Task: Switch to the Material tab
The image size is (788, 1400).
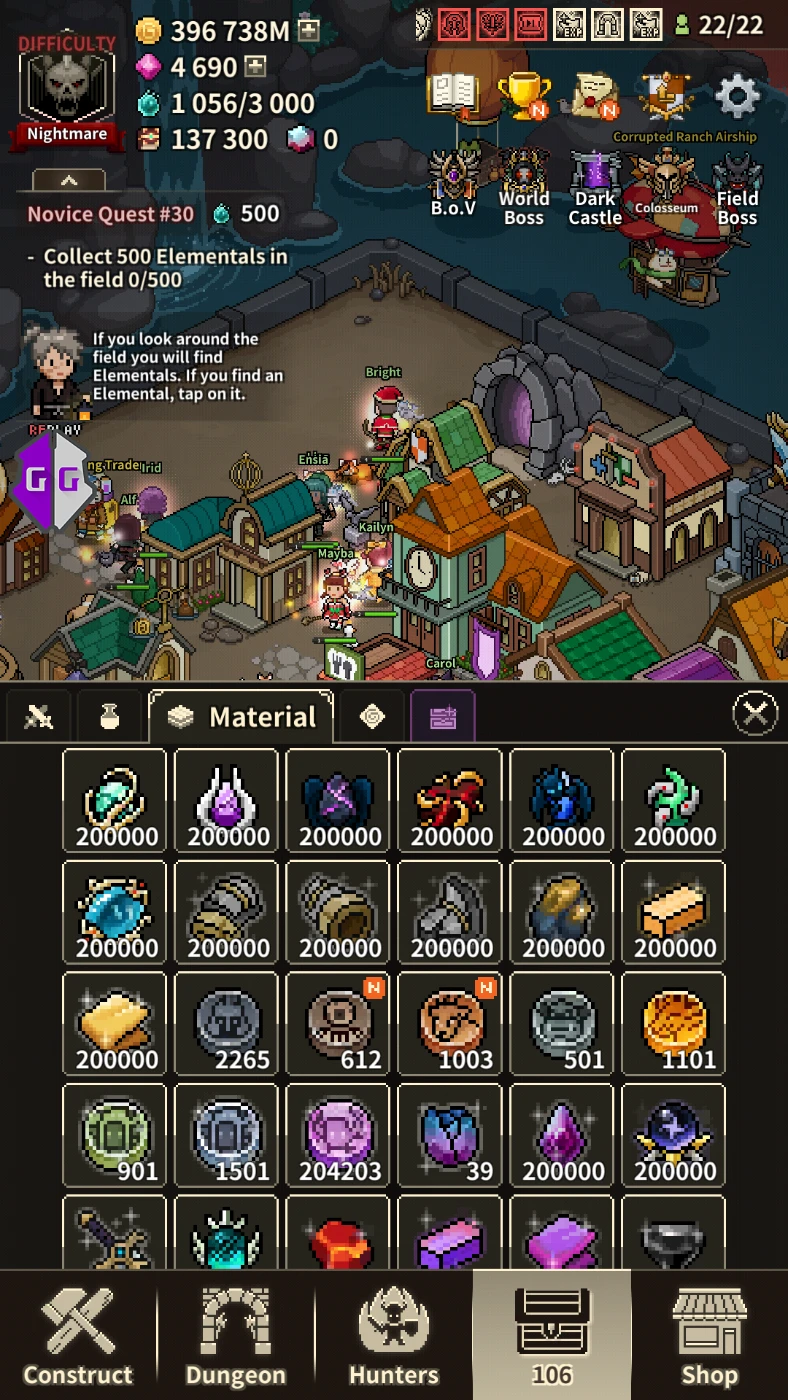Action: [x=241, y=717]
